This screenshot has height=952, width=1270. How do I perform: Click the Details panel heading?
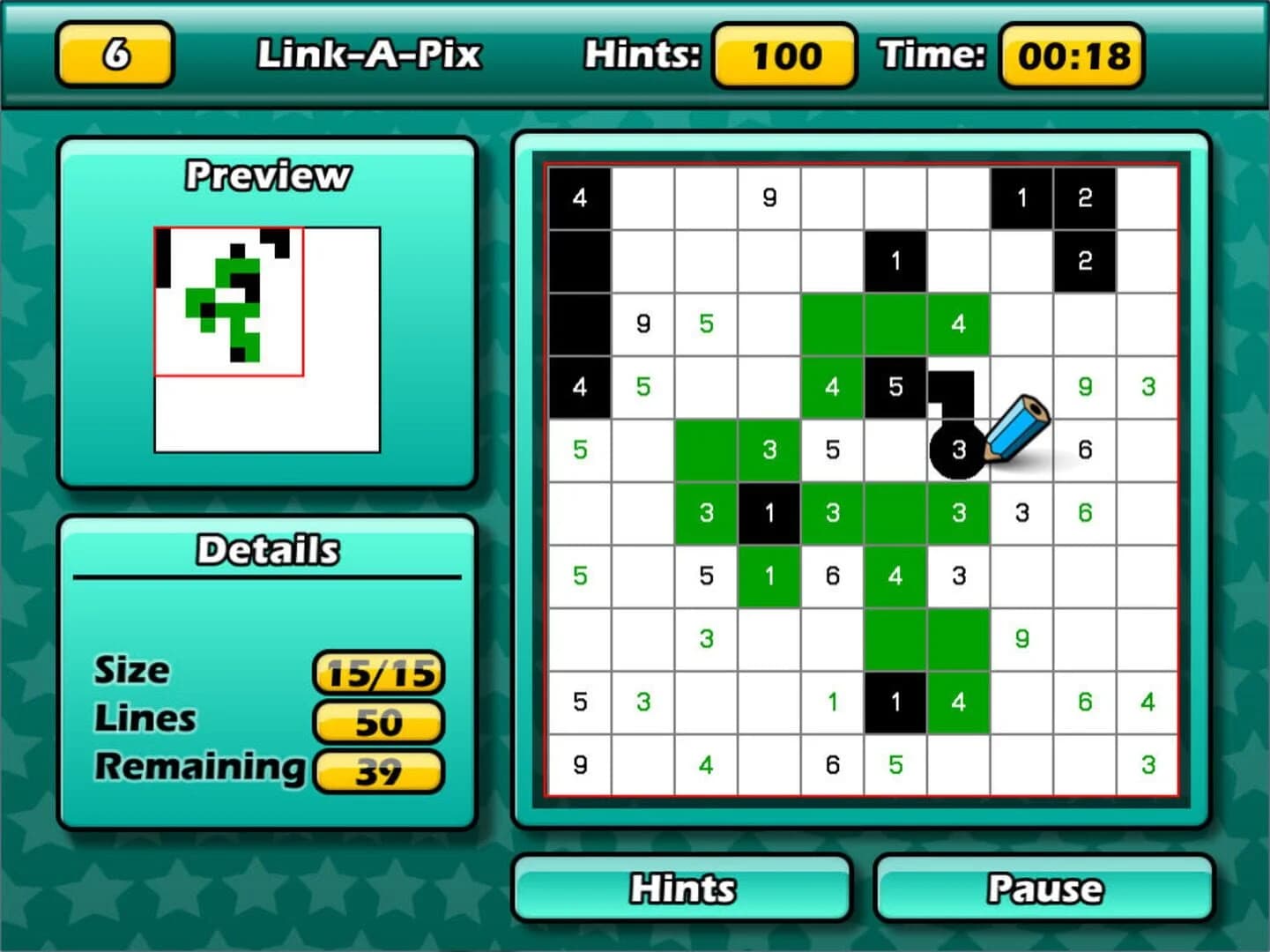[x=266, y=548]
